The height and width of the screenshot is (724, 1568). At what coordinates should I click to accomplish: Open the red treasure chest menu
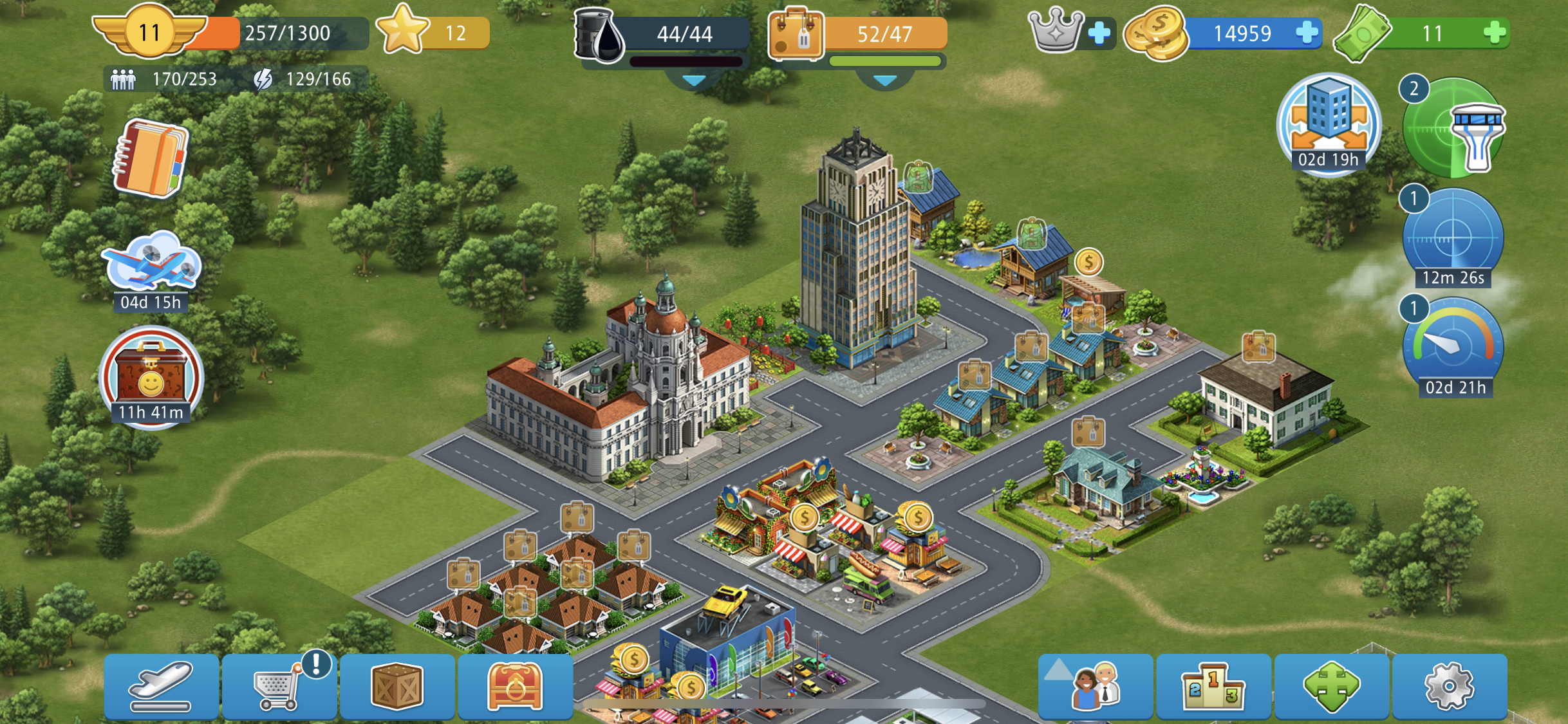(x=515, y=687)
